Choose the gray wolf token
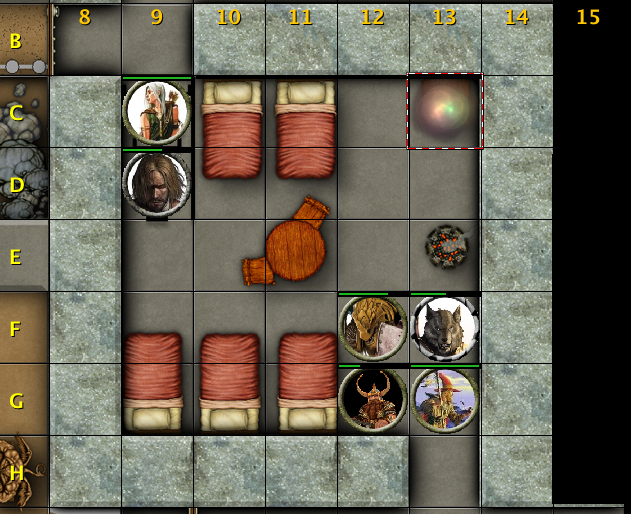This screenshot has height=514, width=631. [445, 327]
